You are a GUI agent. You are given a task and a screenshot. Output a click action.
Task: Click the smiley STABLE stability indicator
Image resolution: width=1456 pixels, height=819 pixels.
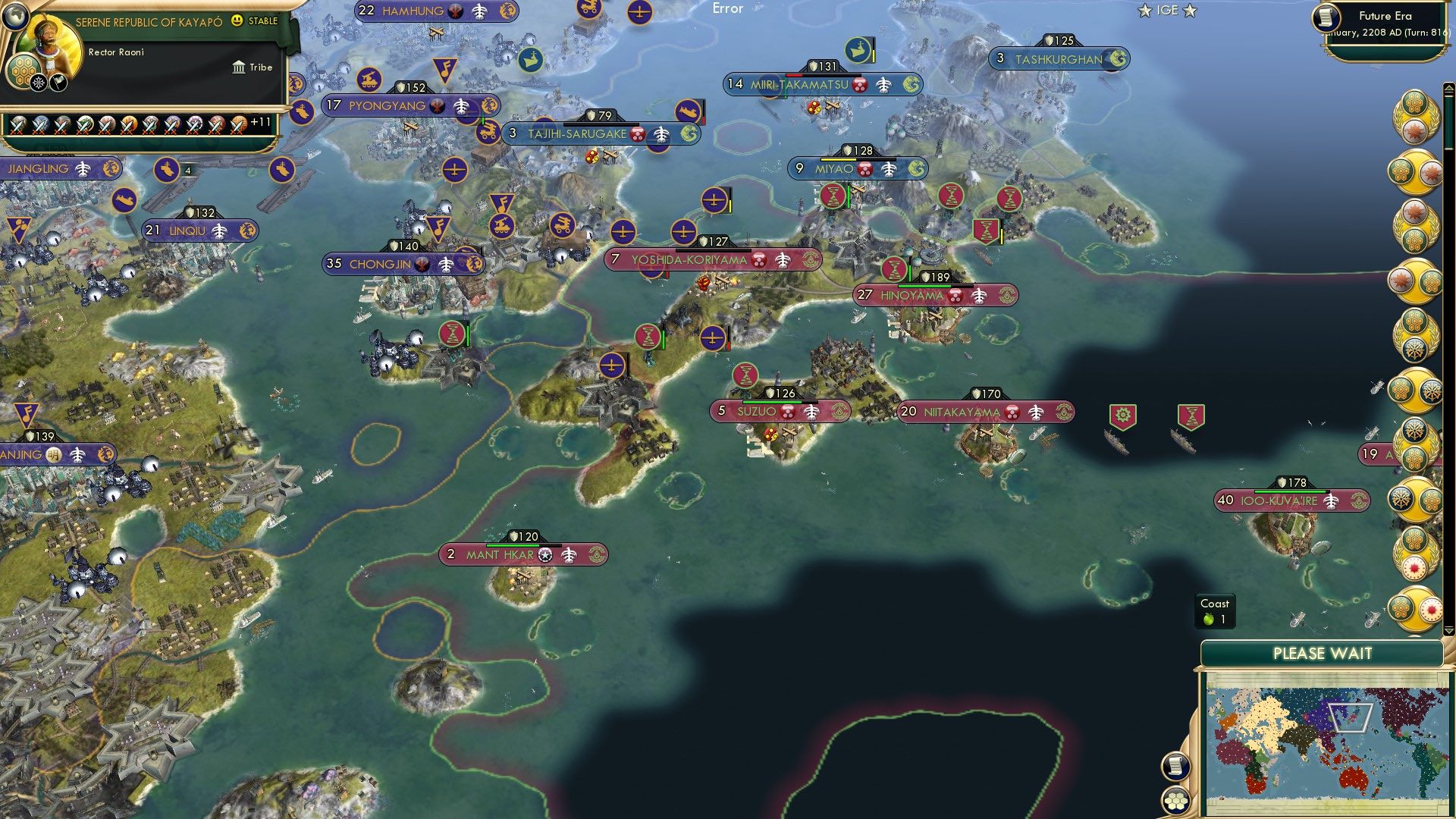pyautogui.click(x=237, y=20)
